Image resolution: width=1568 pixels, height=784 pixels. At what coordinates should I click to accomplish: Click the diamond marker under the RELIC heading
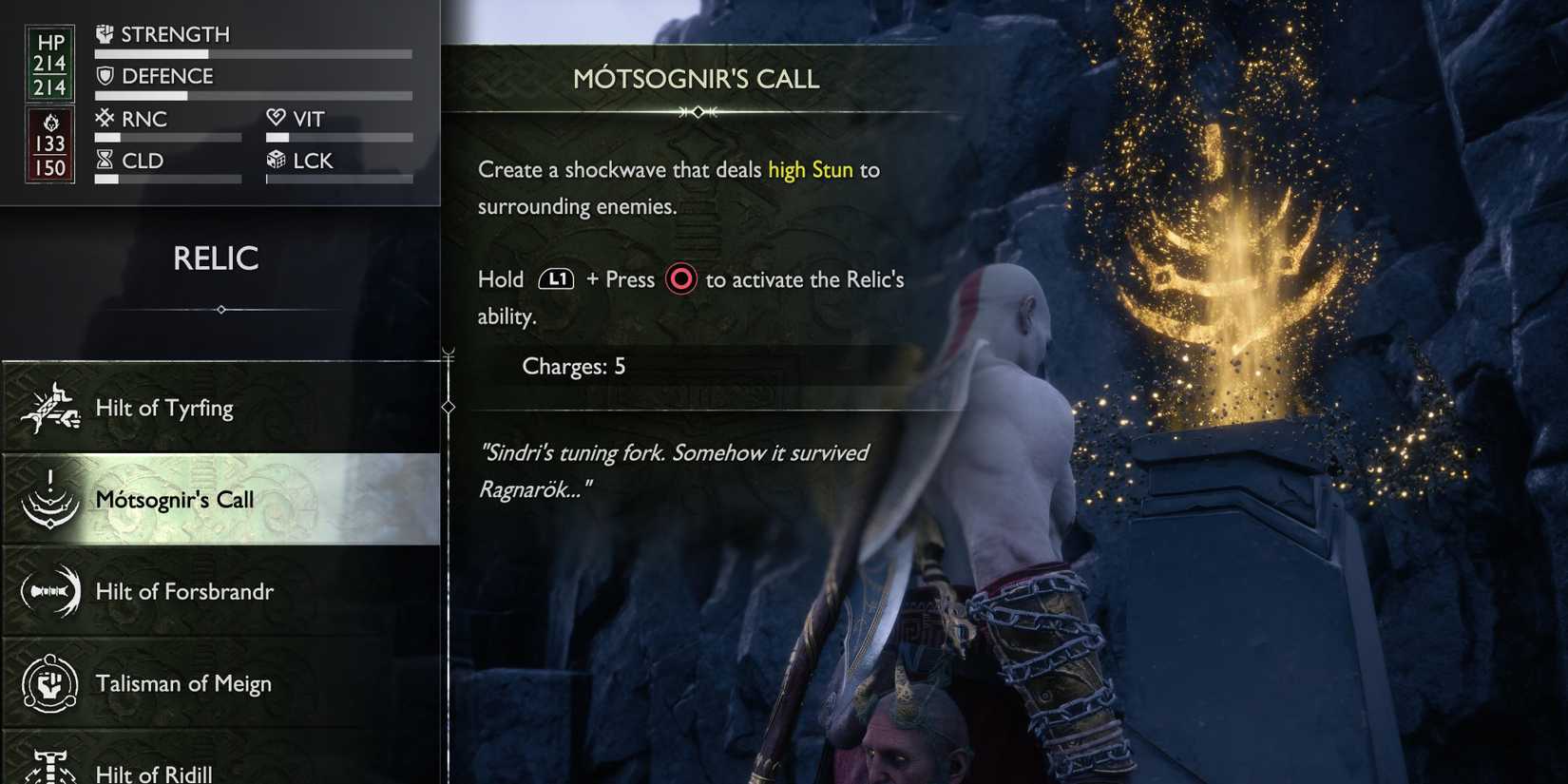(220, 309)
